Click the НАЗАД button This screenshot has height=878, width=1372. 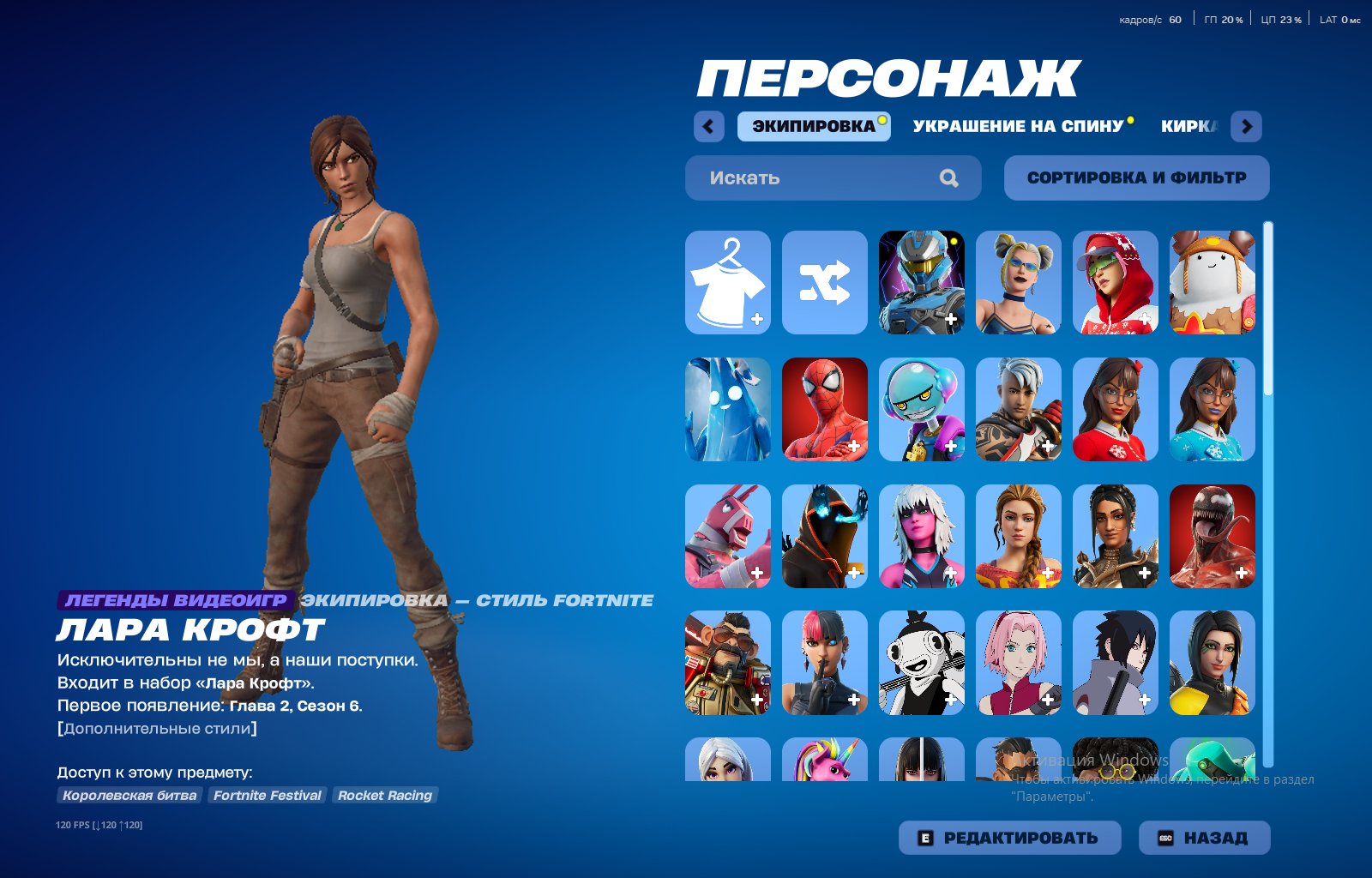[x=1205, y=837]
